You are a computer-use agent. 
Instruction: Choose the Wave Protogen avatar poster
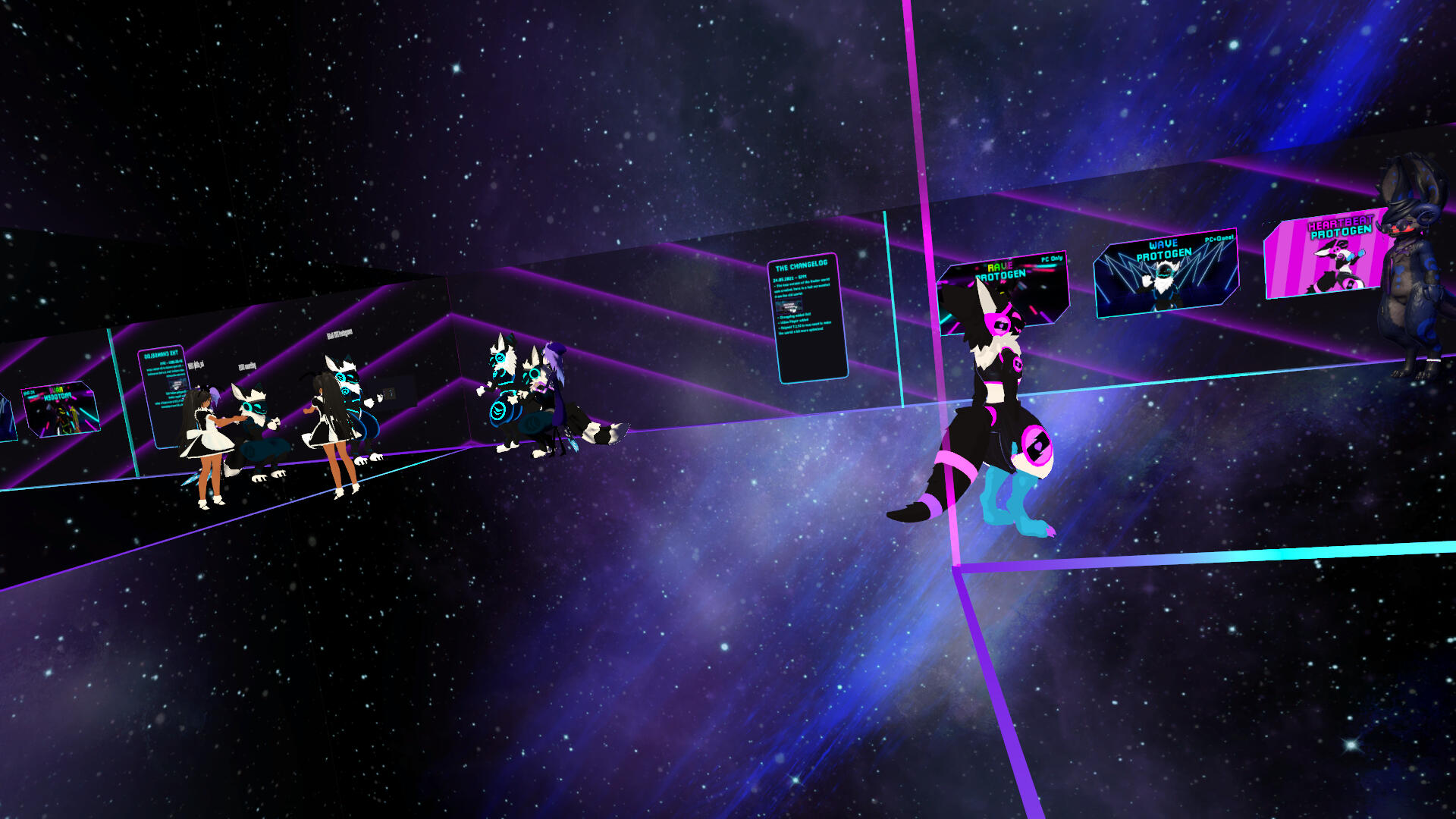coord(1166,273)
